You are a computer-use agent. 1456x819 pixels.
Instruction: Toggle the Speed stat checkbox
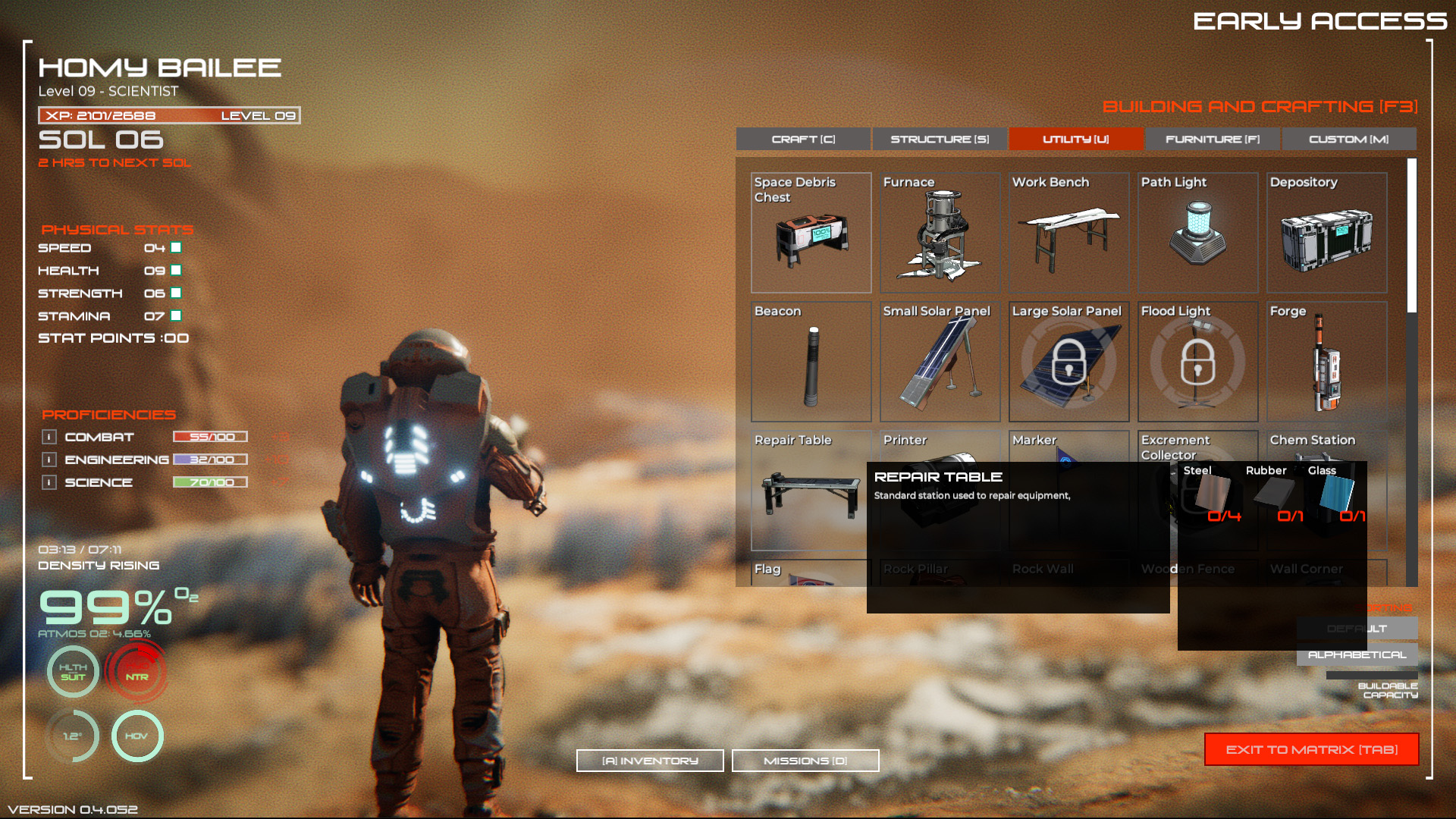click(177, 247)
